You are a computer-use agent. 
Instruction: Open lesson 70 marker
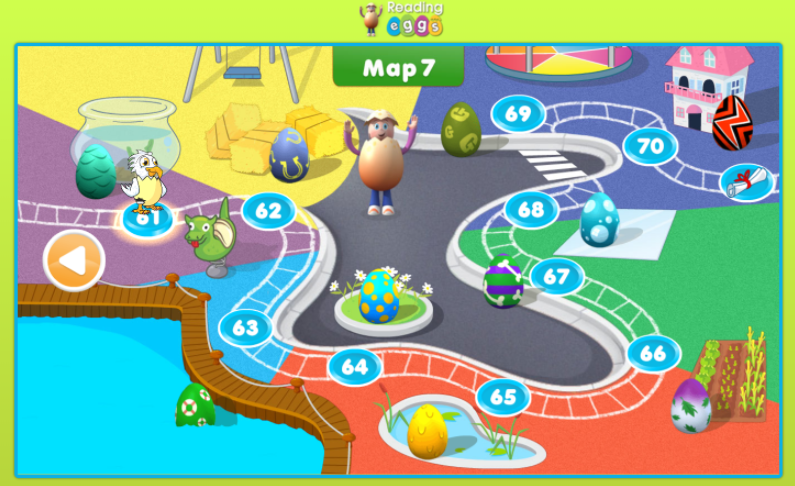650,146
